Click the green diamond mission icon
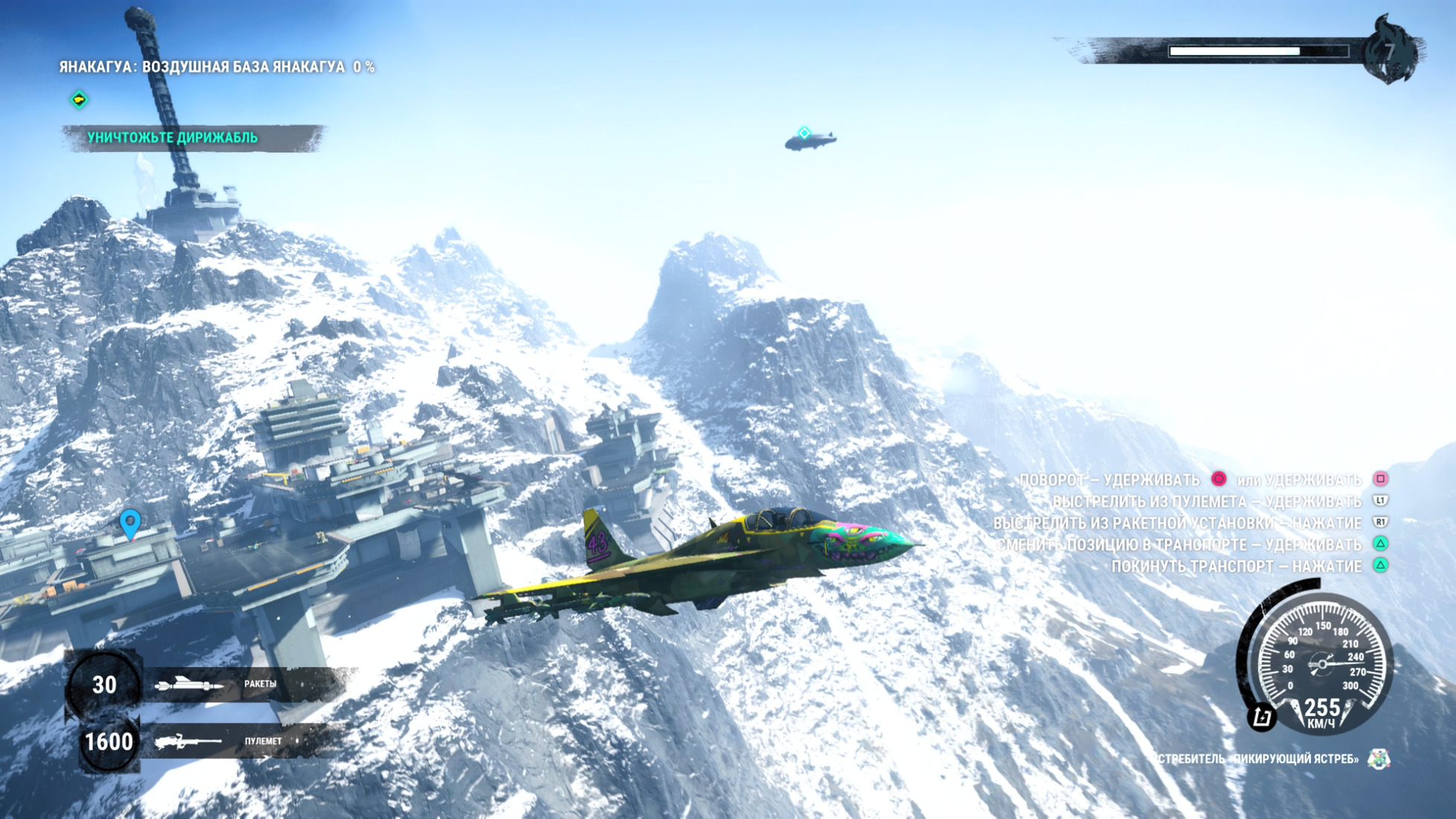The height and width of the screenshot is (819, 1456). click(x=79, y=99)
